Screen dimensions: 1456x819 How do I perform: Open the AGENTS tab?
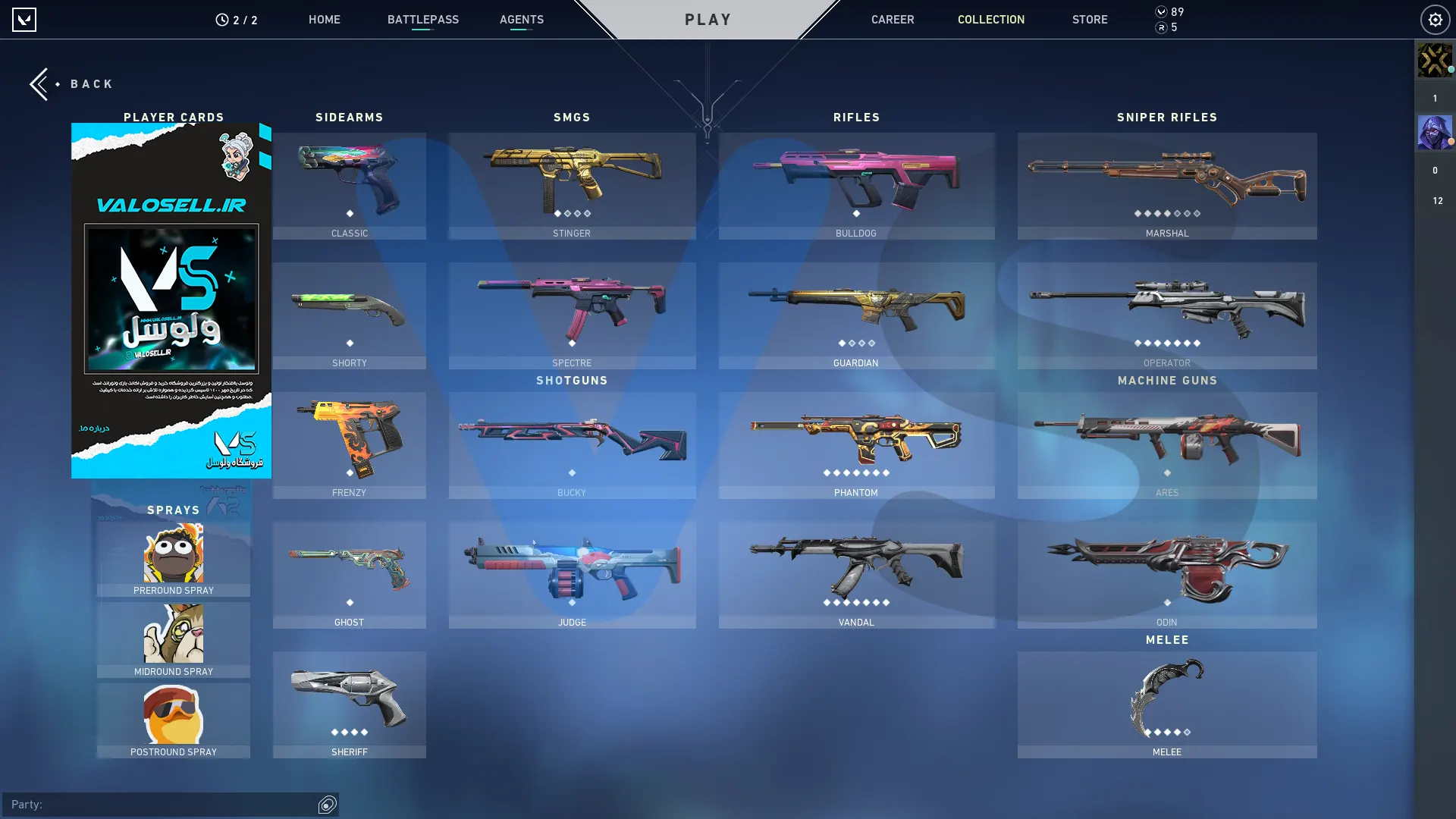(521, 20)
